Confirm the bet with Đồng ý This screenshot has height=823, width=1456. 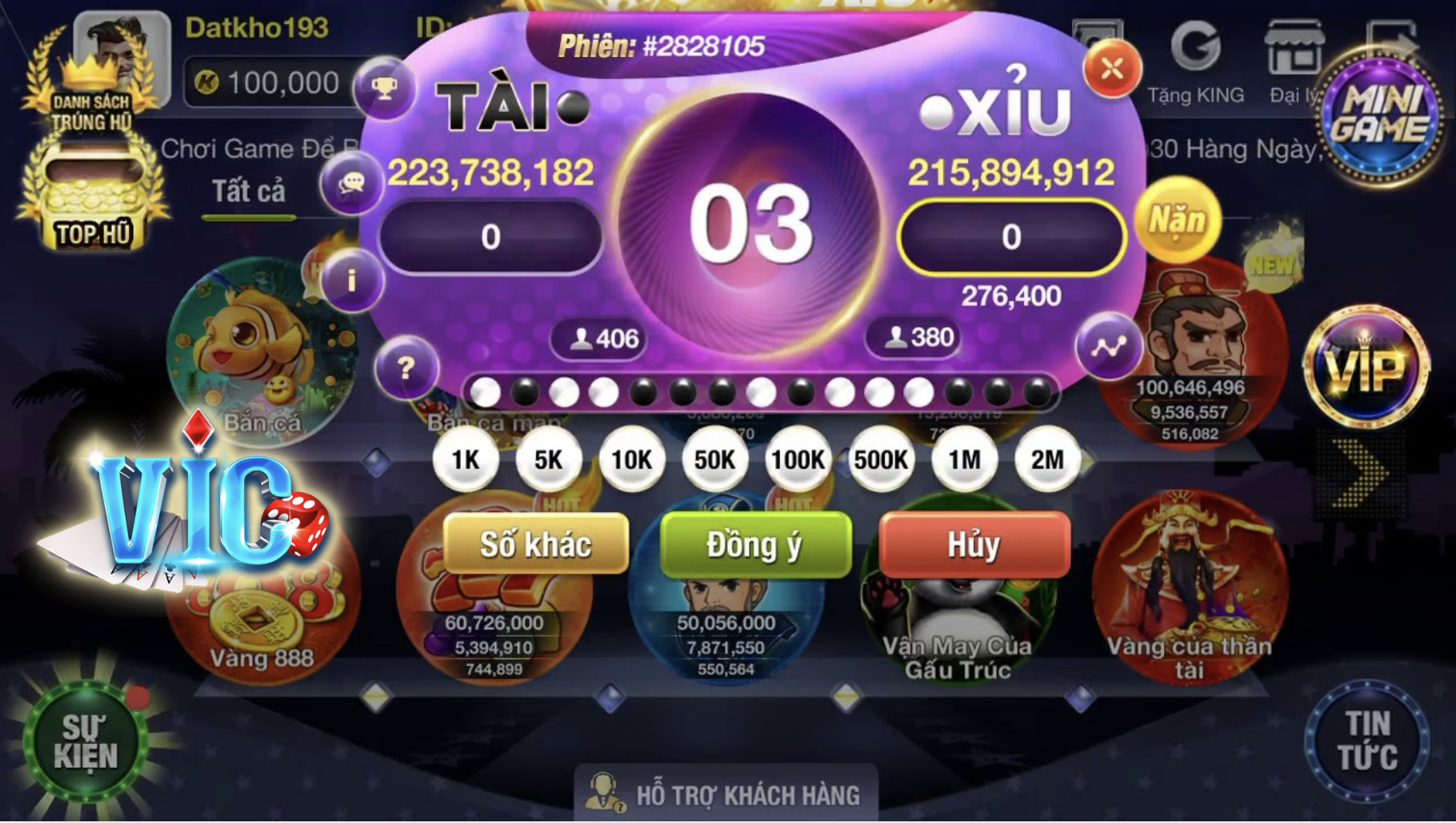pyautogui.click(x=754, y=546)
